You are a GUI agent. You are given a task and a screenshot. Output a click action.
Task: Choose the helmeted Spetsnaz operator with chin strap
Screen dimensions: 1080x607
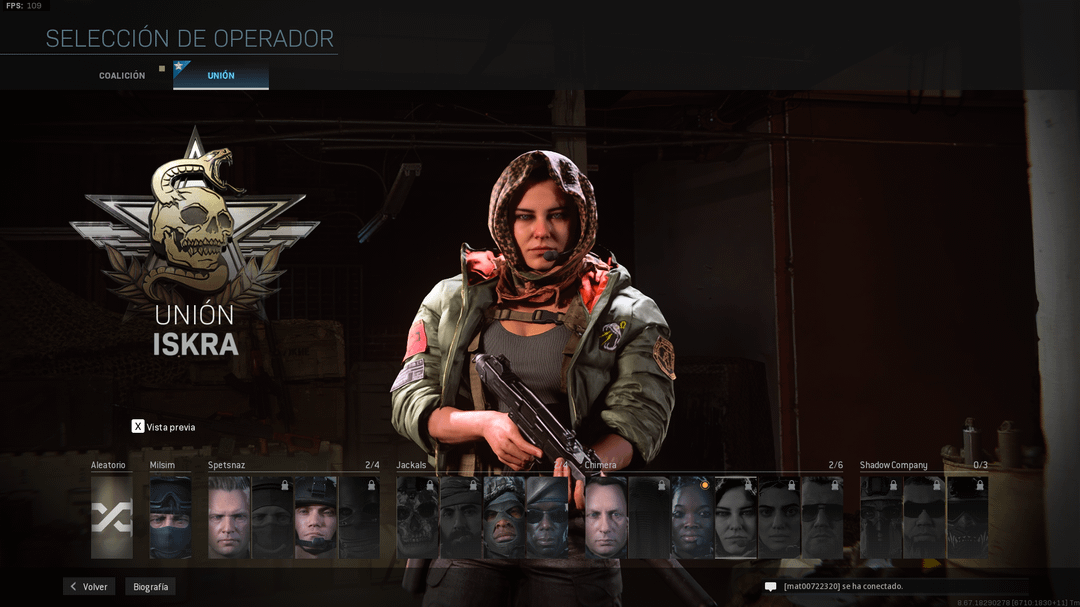click(x=315, y=517)
